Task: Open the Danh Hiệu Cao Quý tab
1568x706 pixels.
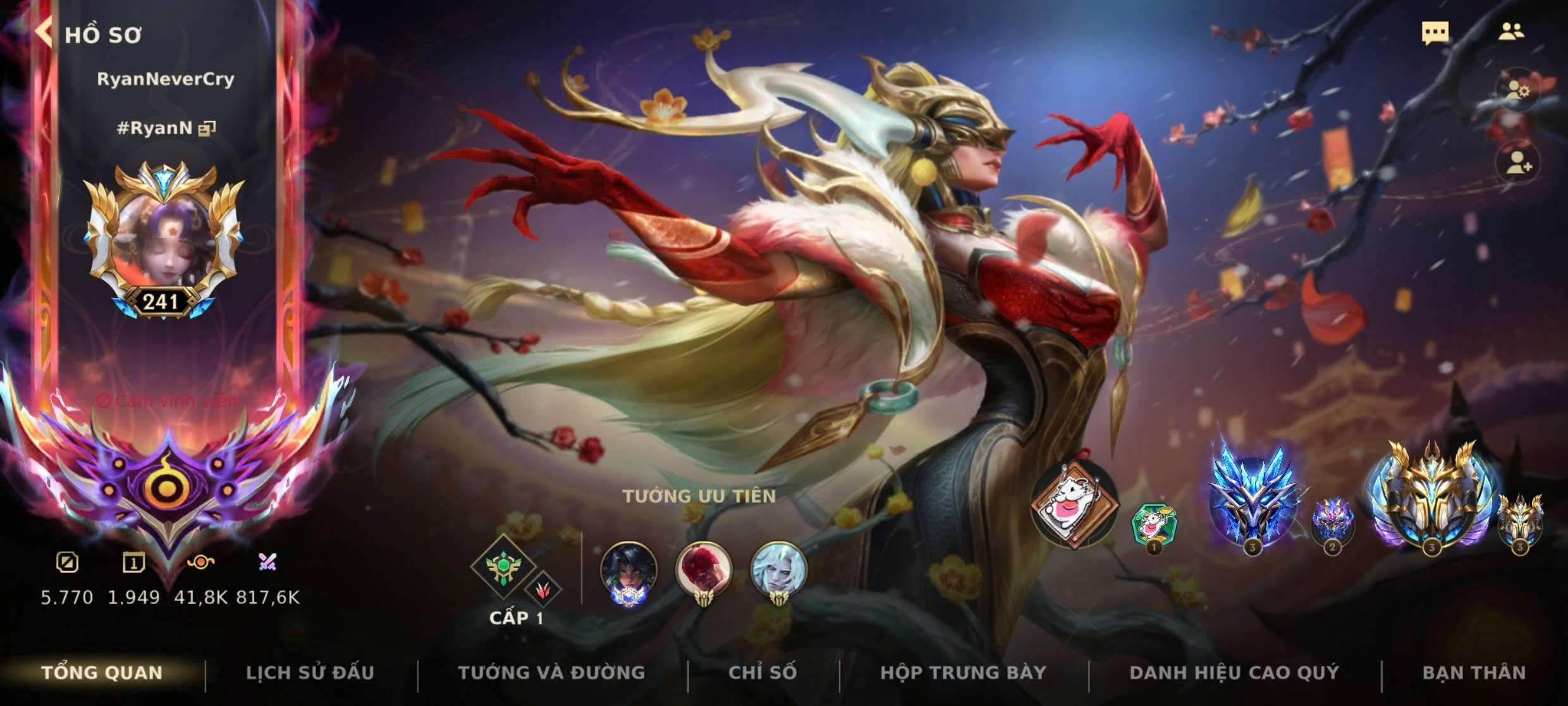Action: 1234,672
